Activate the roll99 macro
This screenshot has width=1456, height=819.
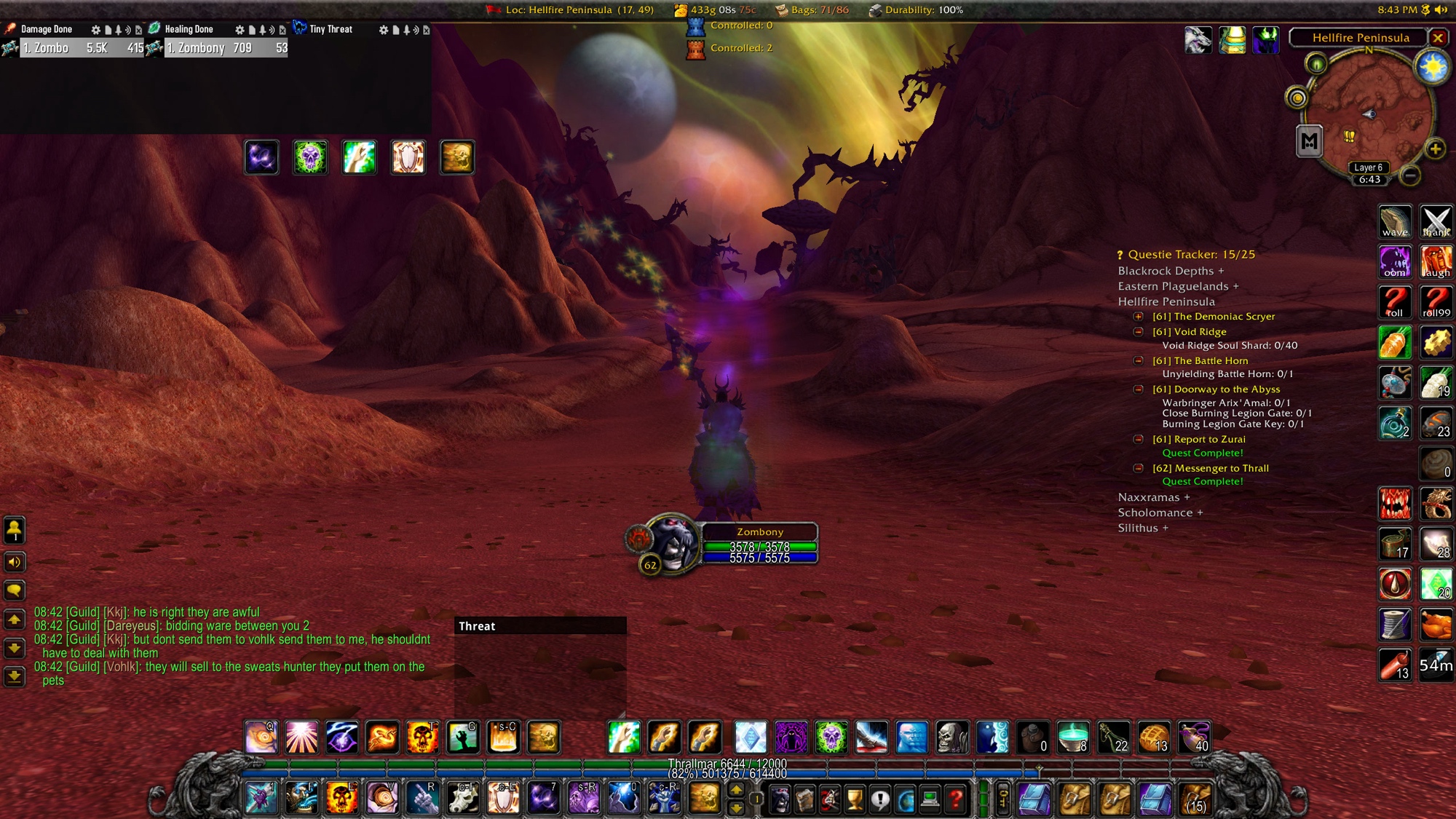point(1436,302)
